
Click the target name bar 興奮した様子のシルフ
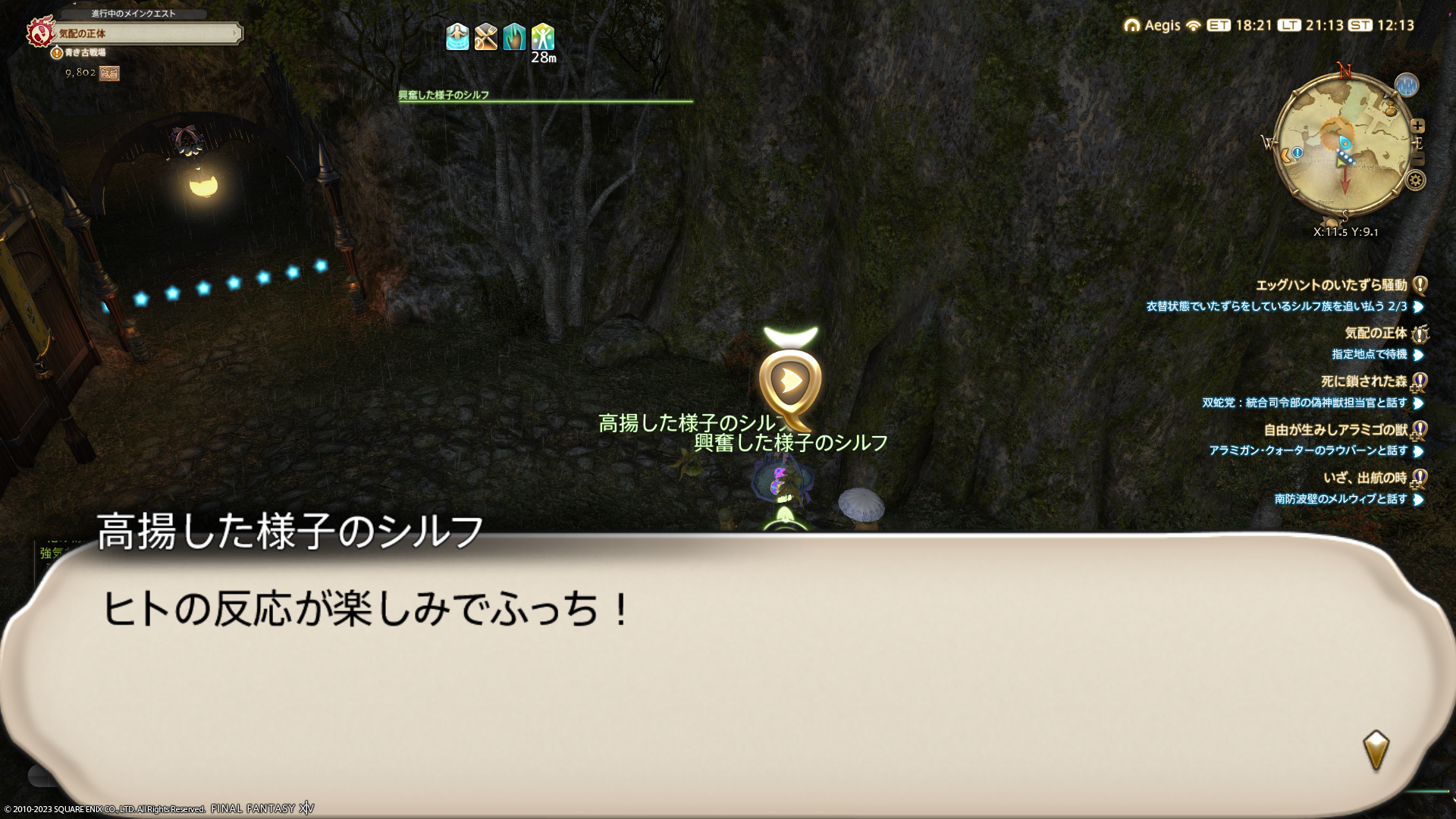click(544, 96)
